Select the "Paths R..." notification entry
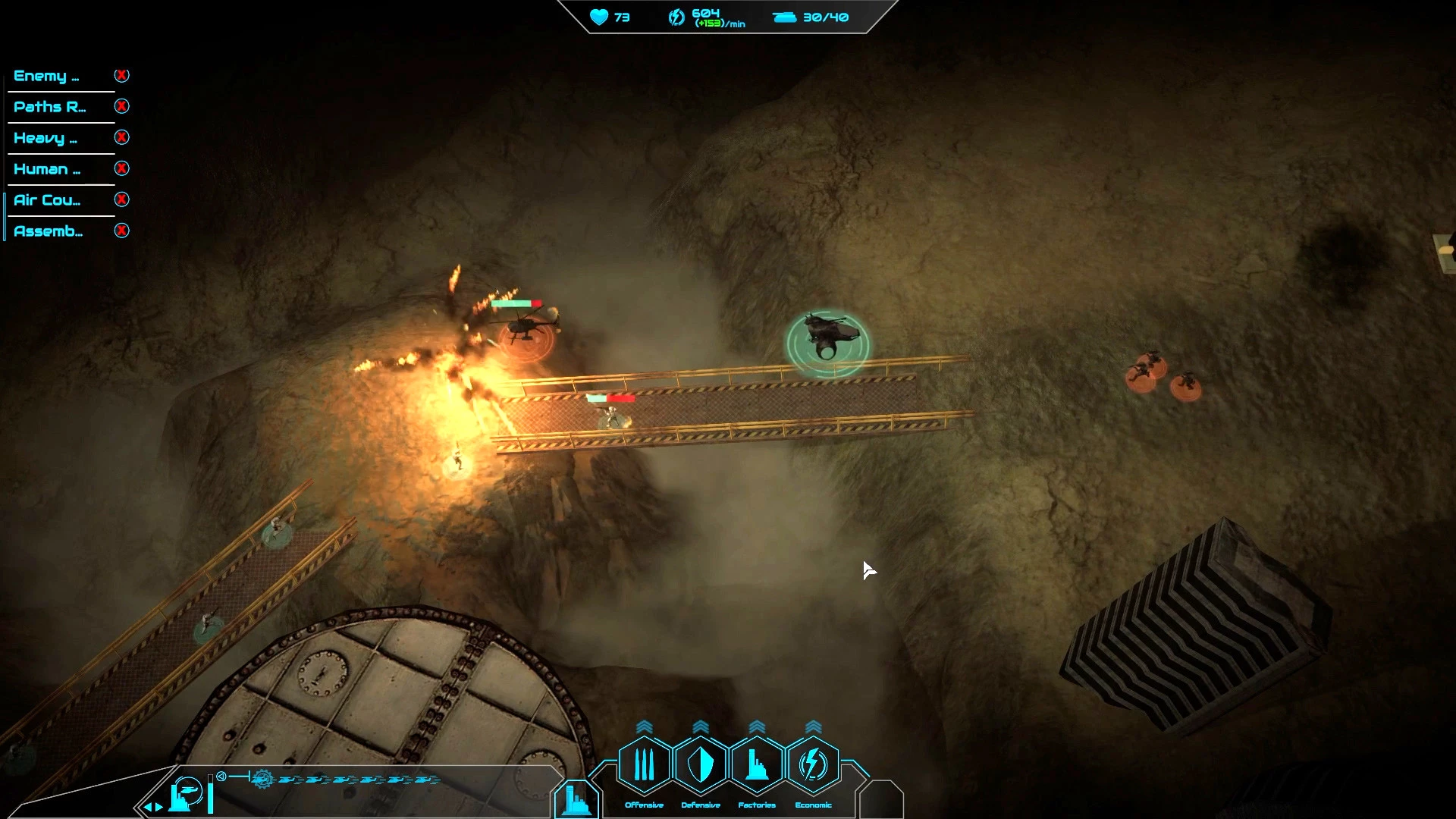Viewport: 1456px width, 819px height. [49, 107]
